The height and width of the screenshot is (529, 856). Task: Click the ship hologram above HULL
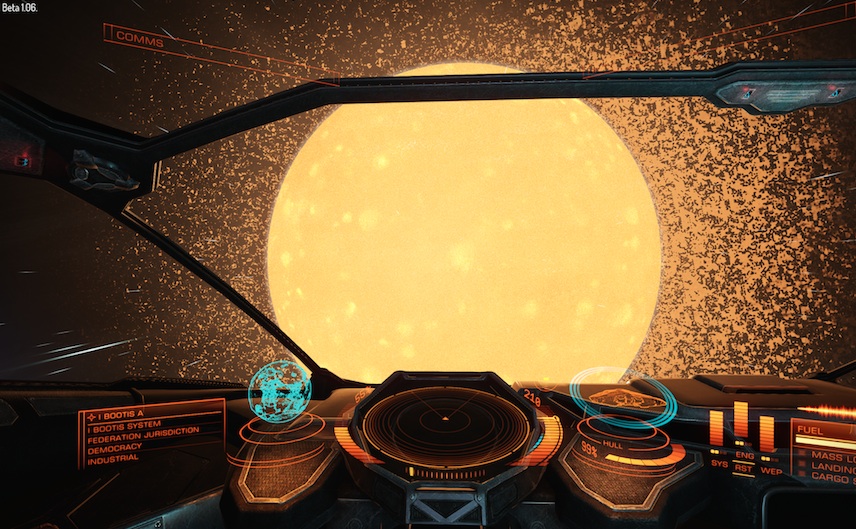pos(622,398)
